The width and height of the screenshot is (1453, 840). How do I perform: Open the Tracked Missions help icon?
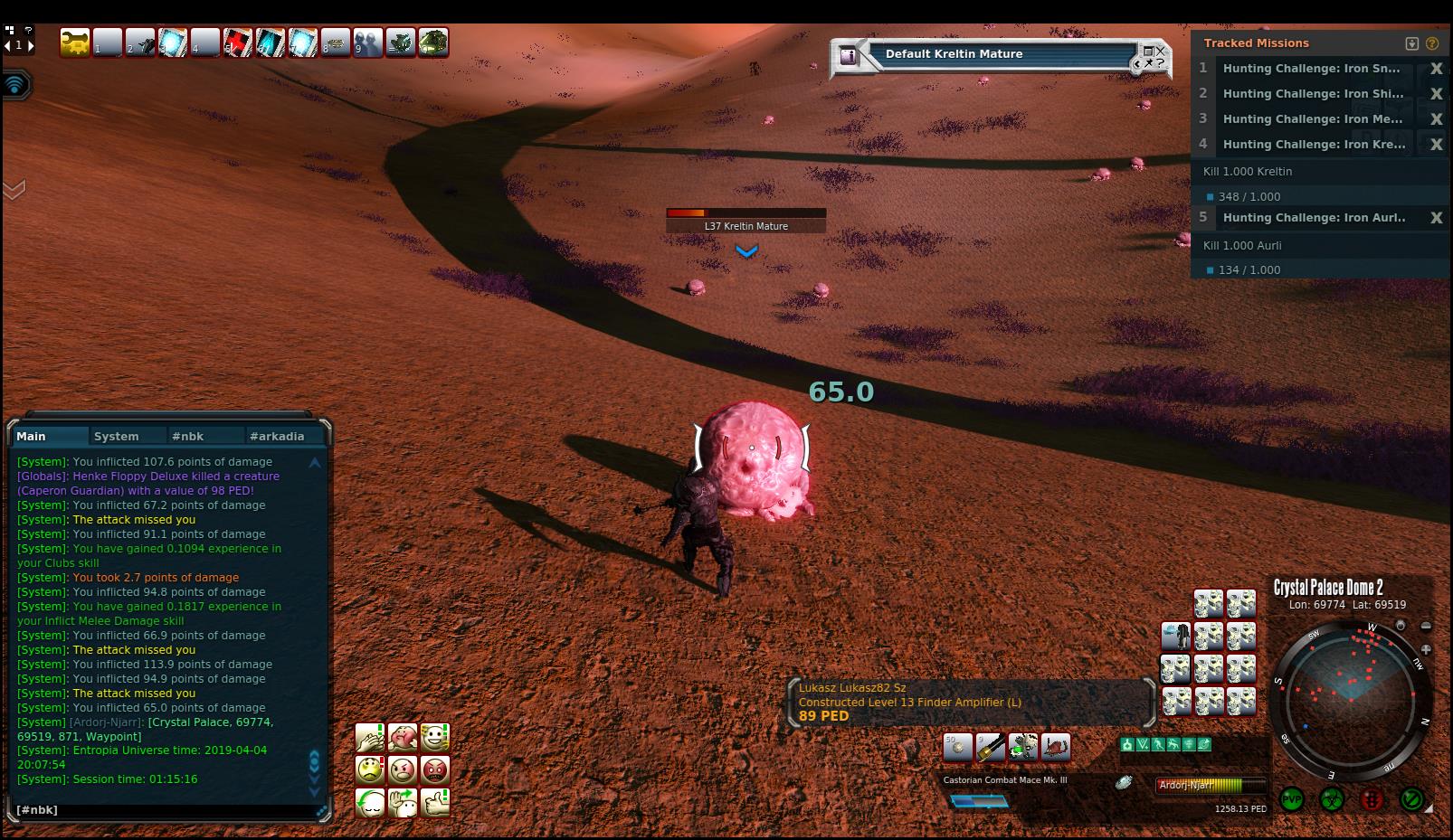coord(1431,43)
